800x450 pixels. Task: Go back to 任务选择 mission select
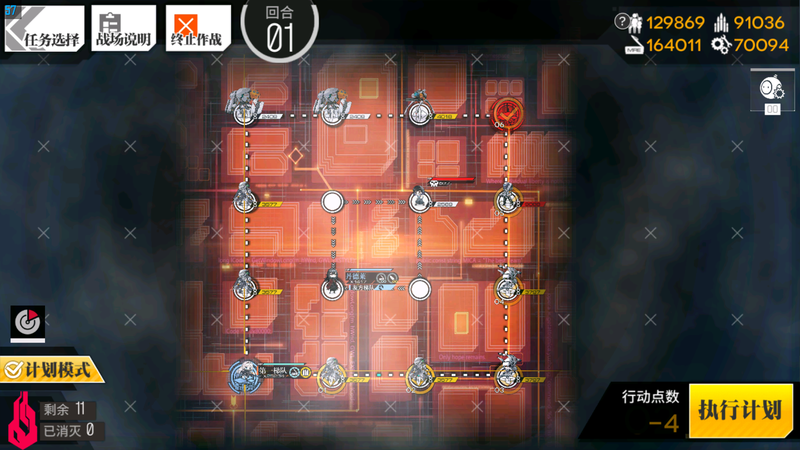click(x=42, y=29)
